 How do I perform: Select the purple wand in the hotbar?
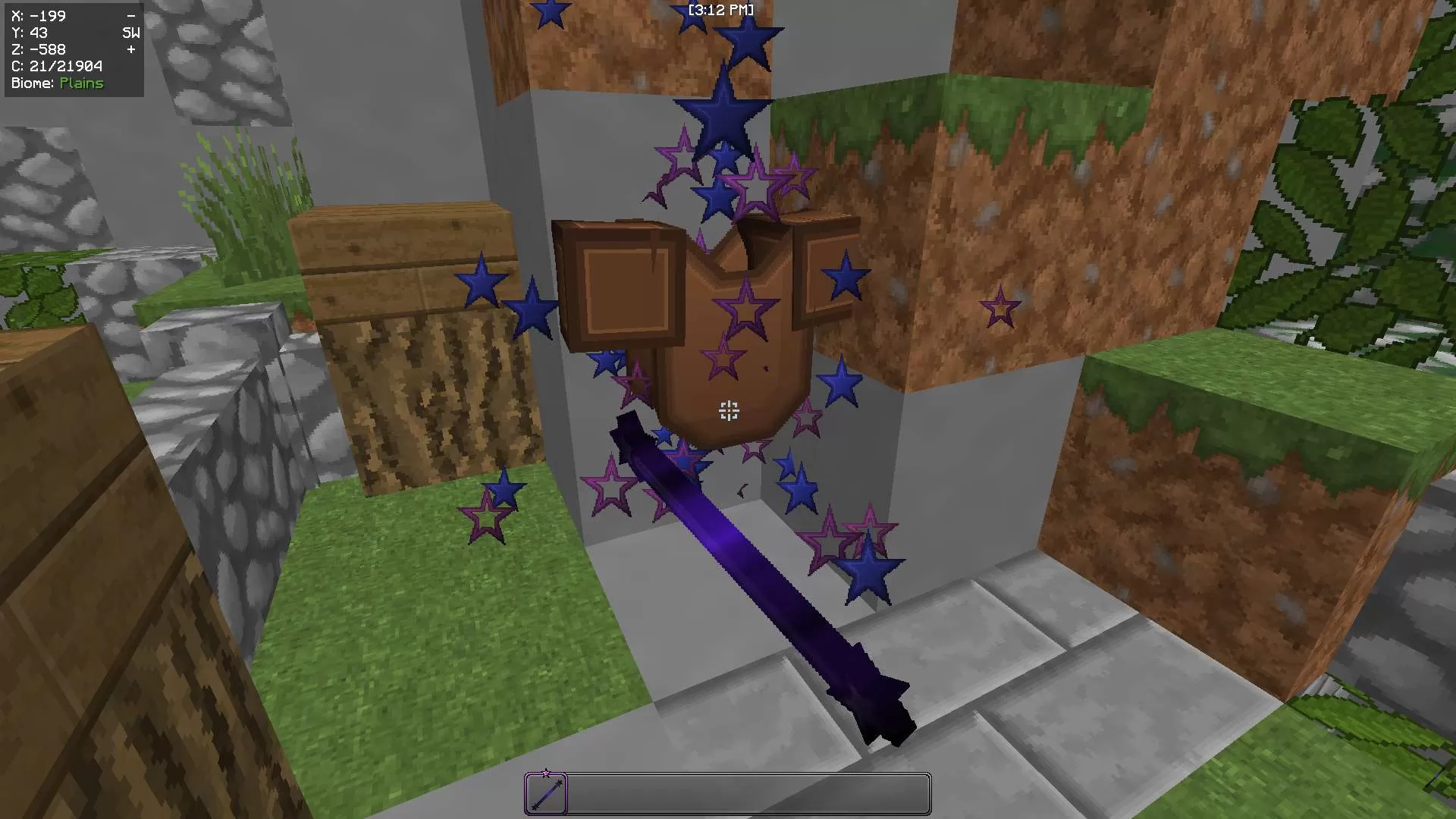click(546, 794)
